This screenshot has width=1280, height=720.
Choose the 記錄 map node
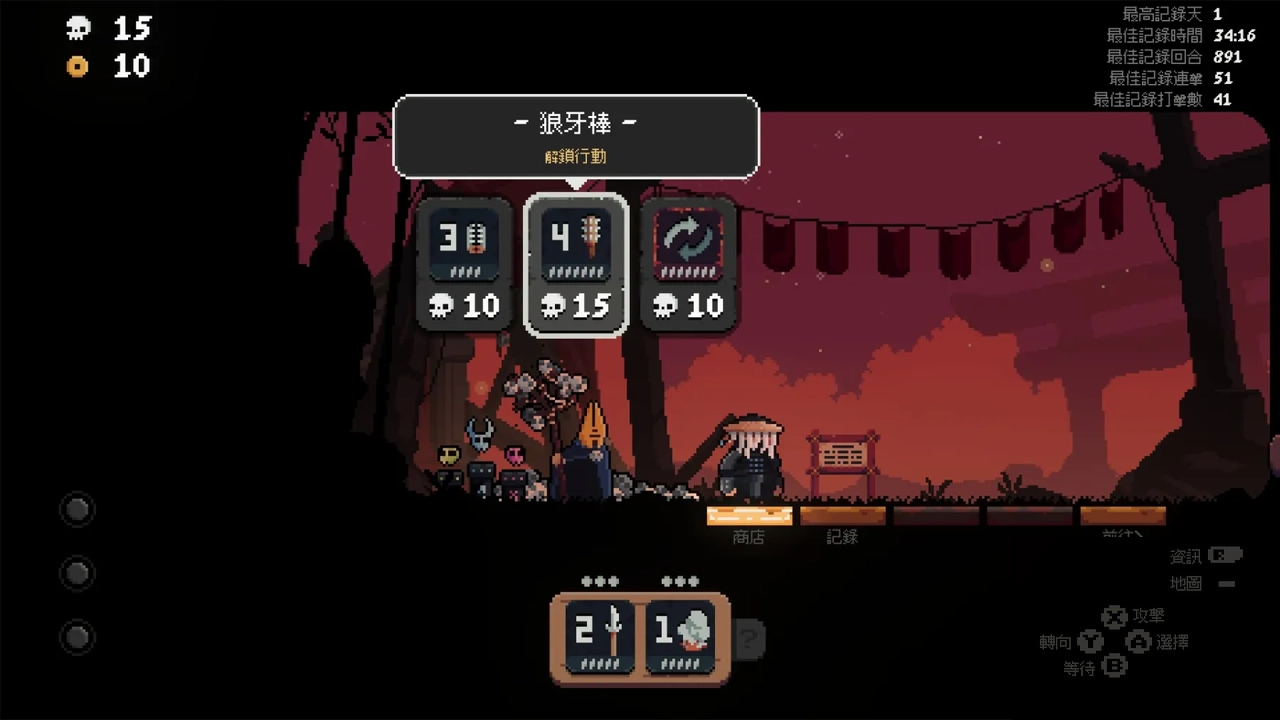click(842, 516)
